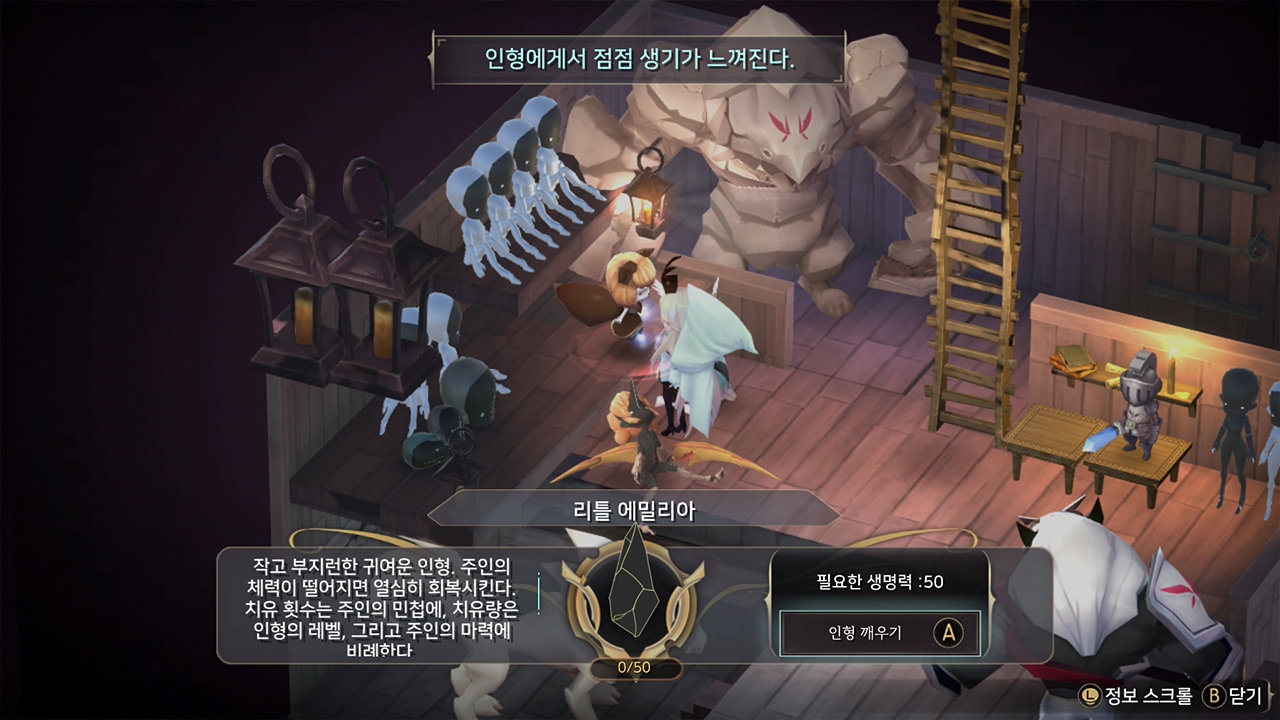This screenshot has width=1280, height=720.
Task: Click the gold medallion frame around the crystal
Action: 580,607
